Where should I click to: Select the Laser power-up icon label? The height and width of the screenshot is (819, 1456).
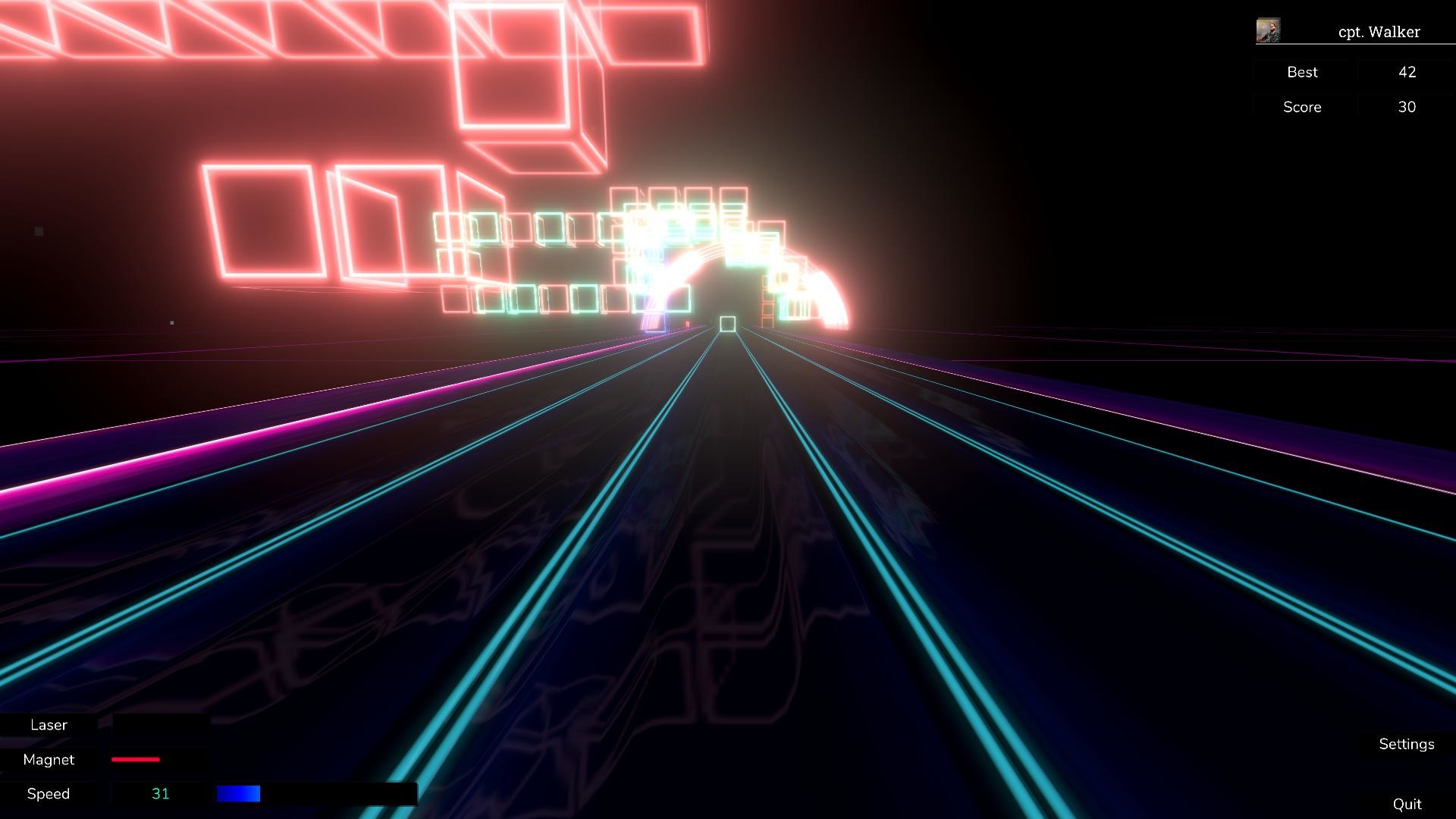click(x=49, y=725)
